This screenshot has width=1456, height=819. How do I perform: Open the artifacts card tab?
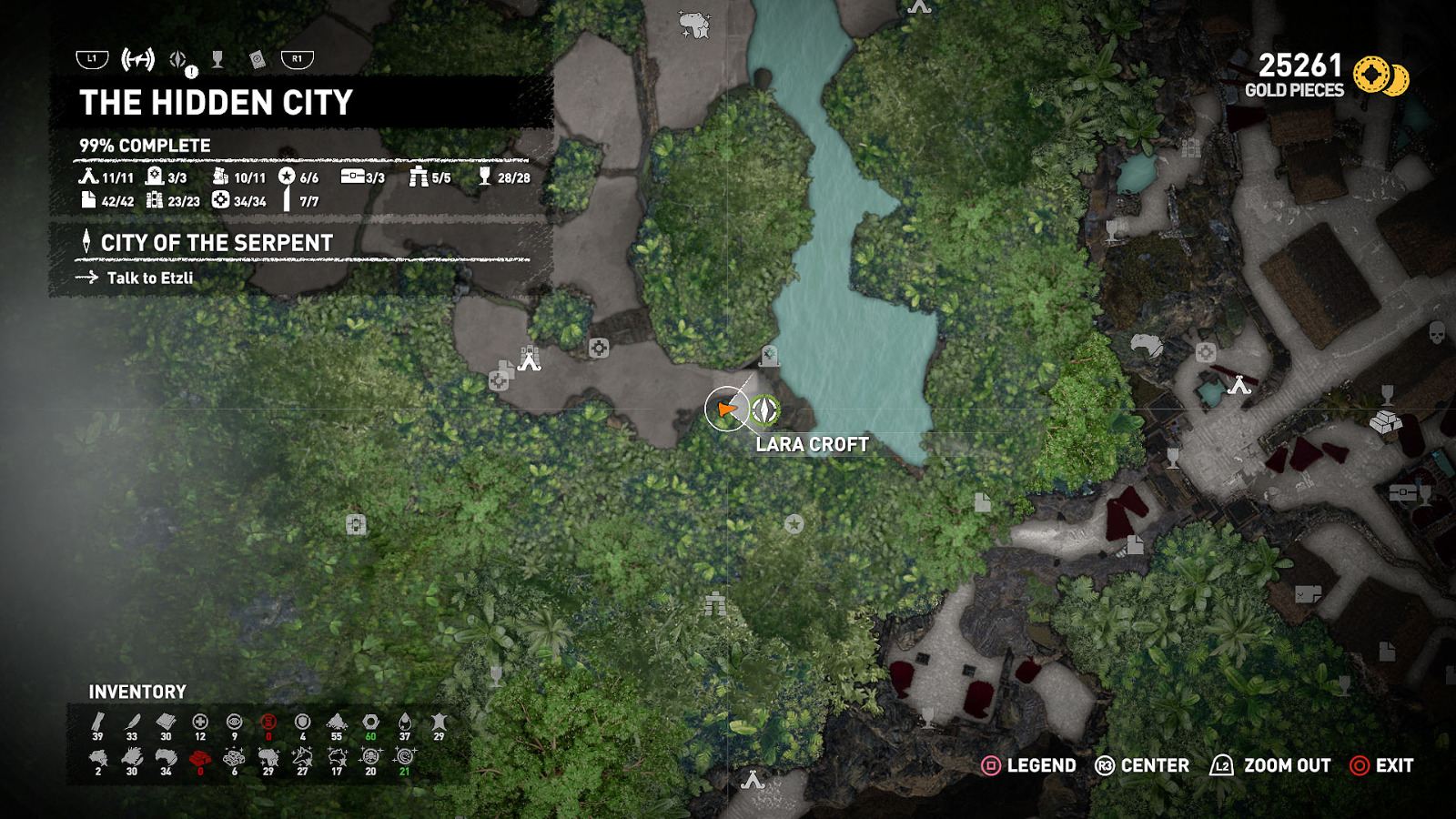pyautogui.click(x=258, y=60)
